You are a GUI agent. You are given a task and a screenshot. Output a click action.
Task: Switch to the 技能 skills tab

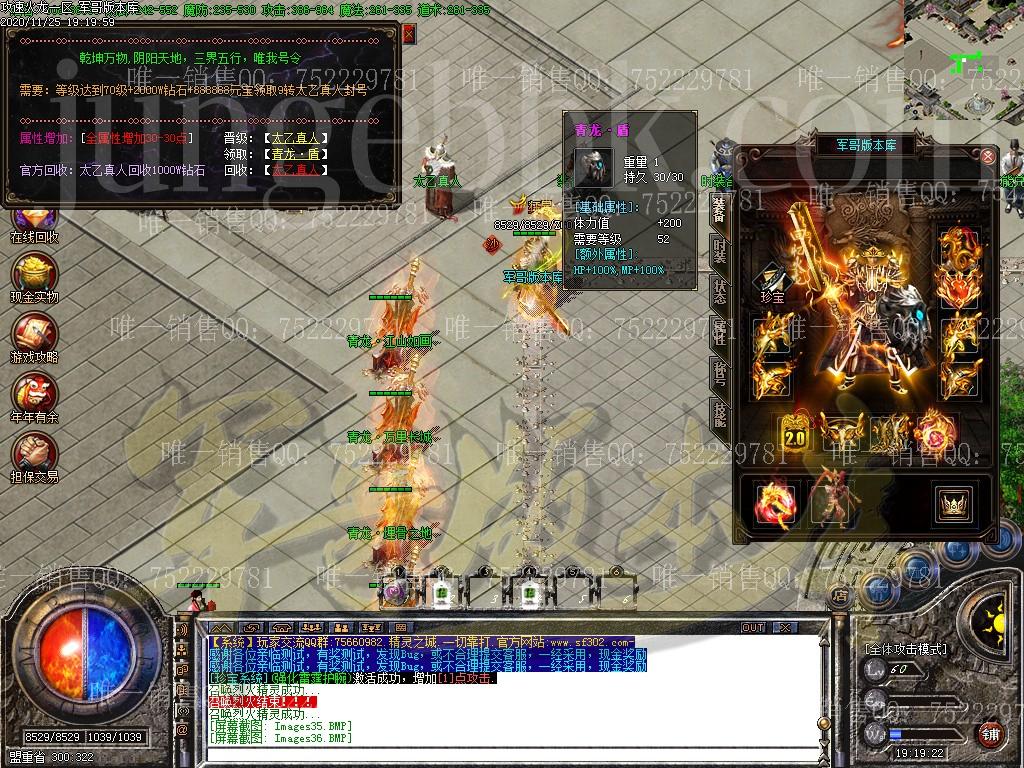click(x=720, y=411)
